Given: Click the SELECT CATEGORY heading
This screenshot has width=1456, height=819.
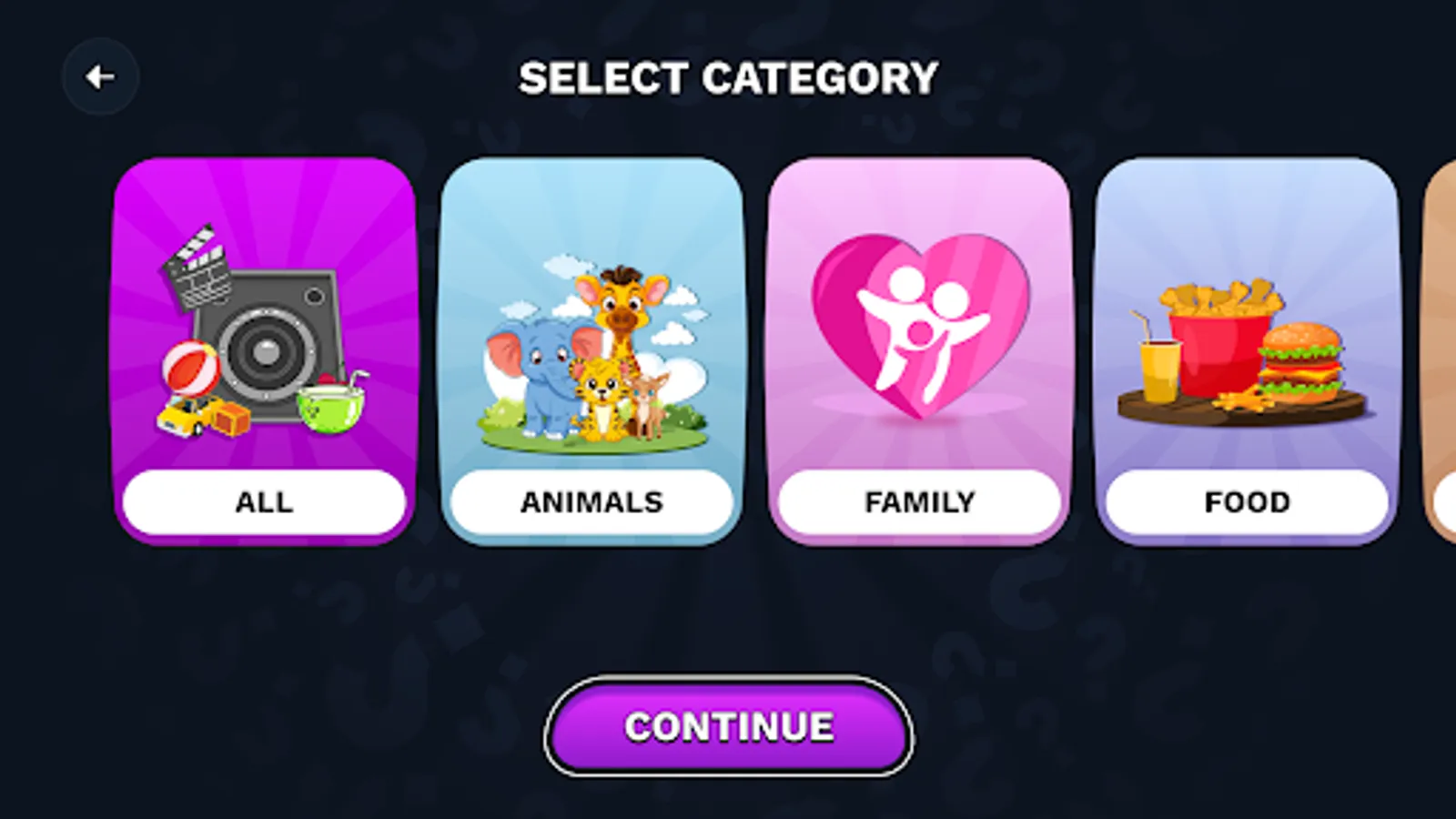Looking at the screenshot, I should 727,76.
